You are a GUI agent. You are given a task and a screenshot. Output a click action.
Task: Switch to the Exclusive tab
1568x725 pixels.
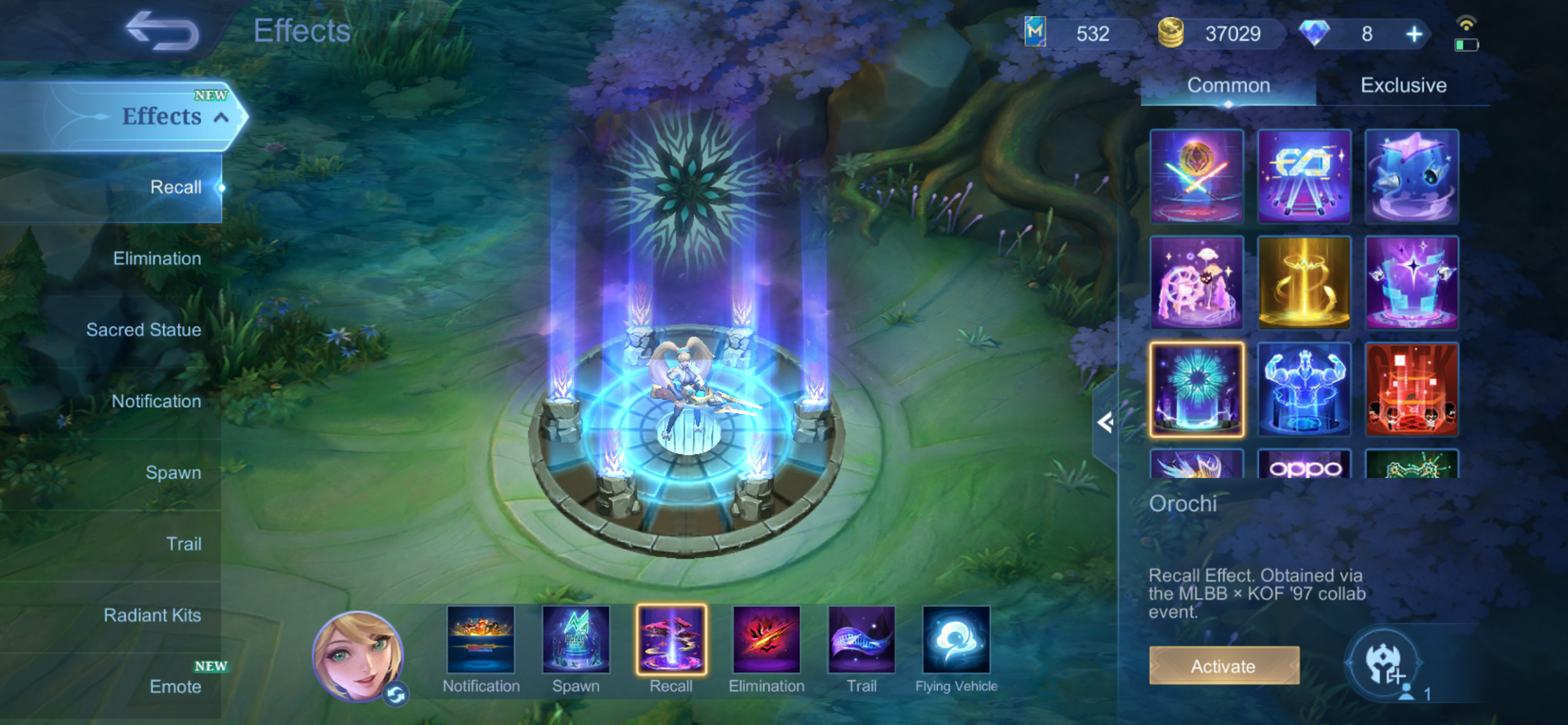coord(1403,86)
